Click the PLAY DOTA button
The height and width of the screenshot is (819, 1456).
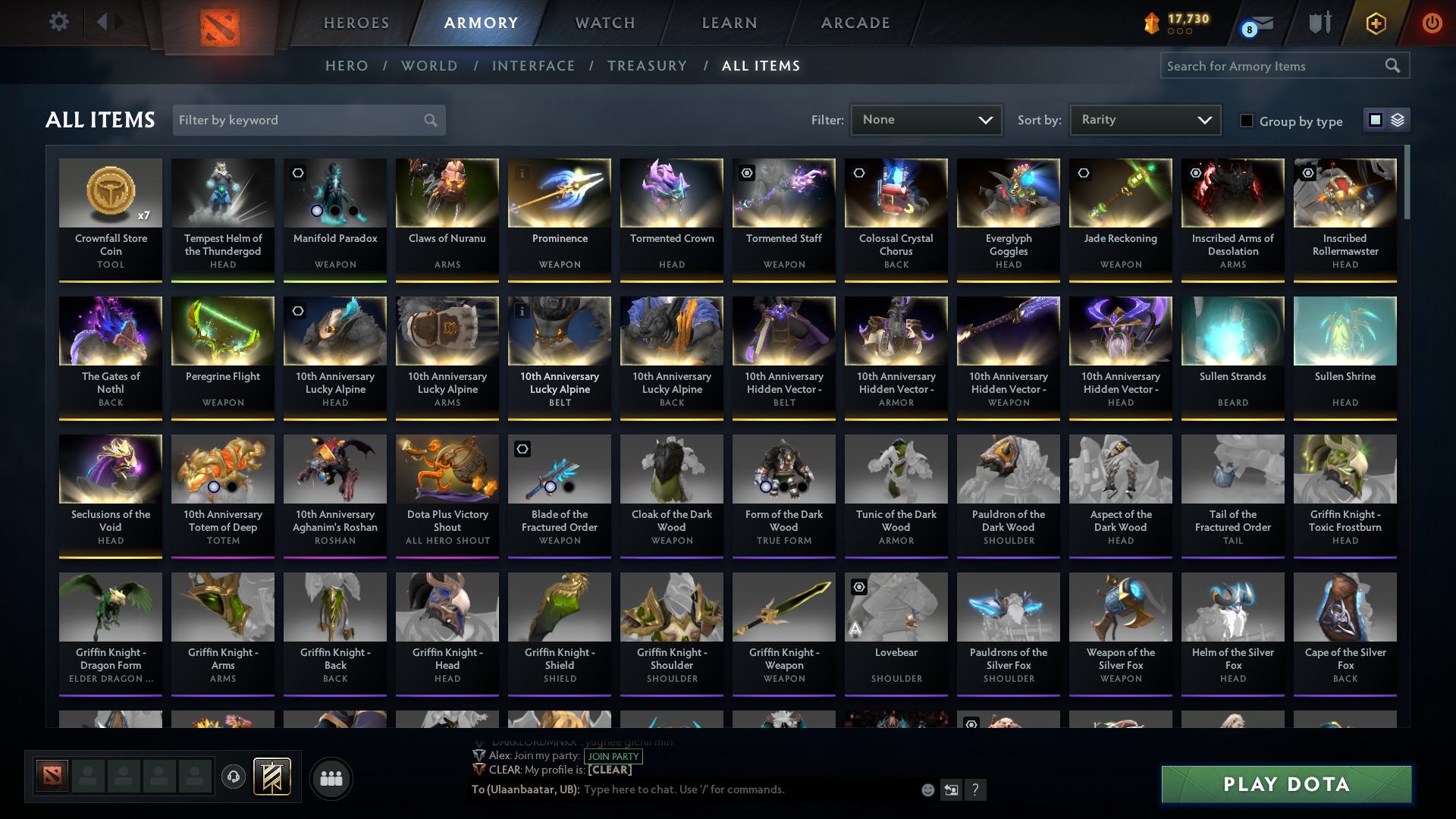(1285, 786)
